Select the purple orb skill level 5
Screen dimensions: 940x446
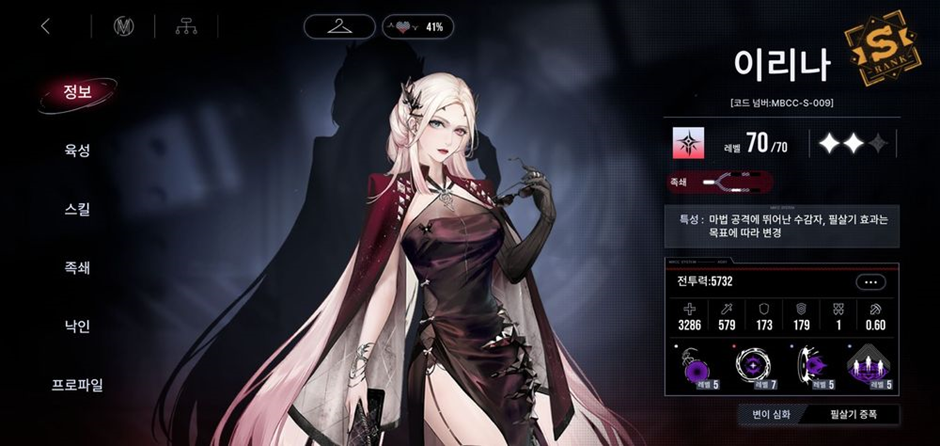tap(696, 367)
